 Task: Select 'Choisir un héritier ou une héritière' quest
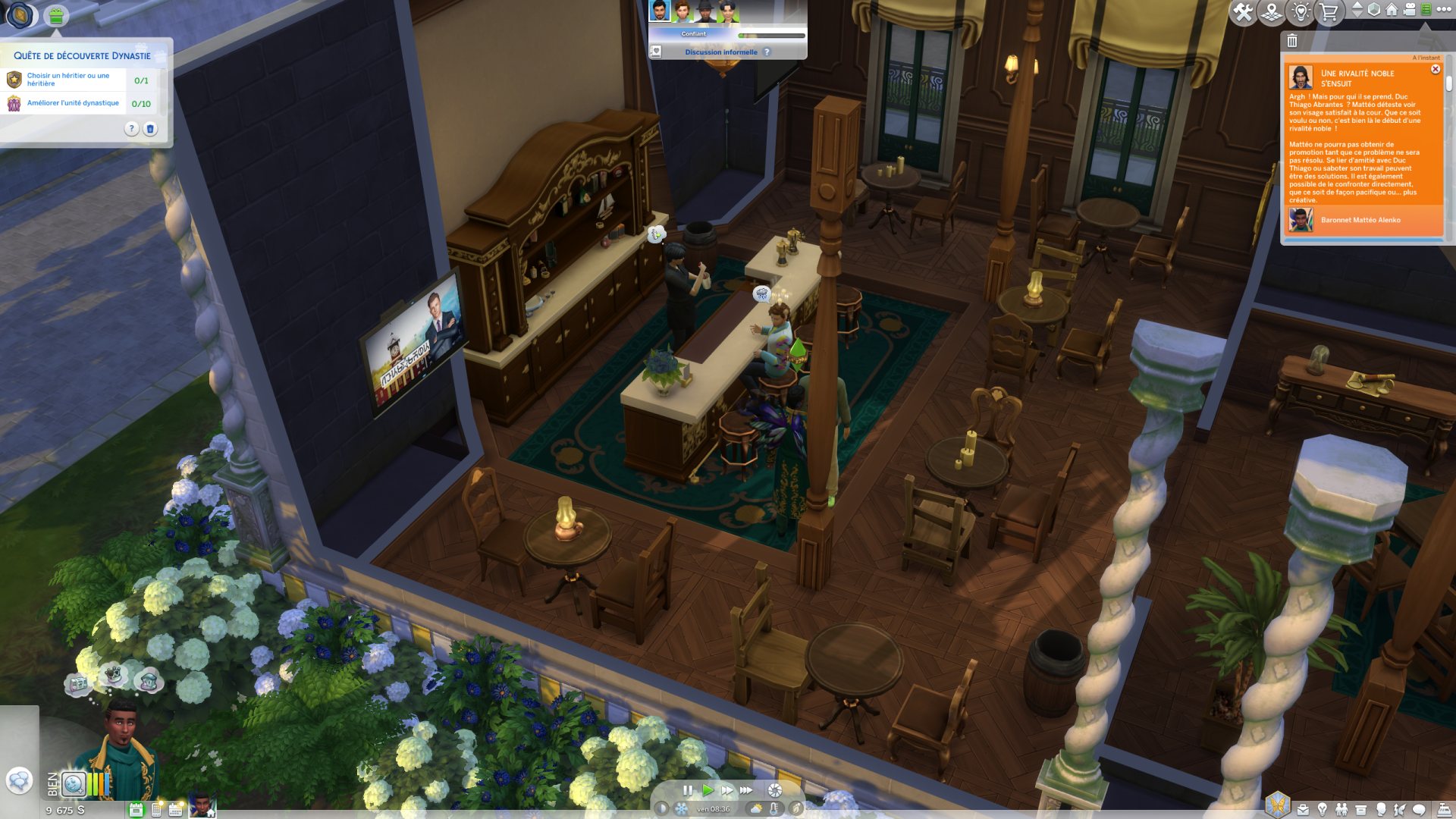(x=68, y=80)
